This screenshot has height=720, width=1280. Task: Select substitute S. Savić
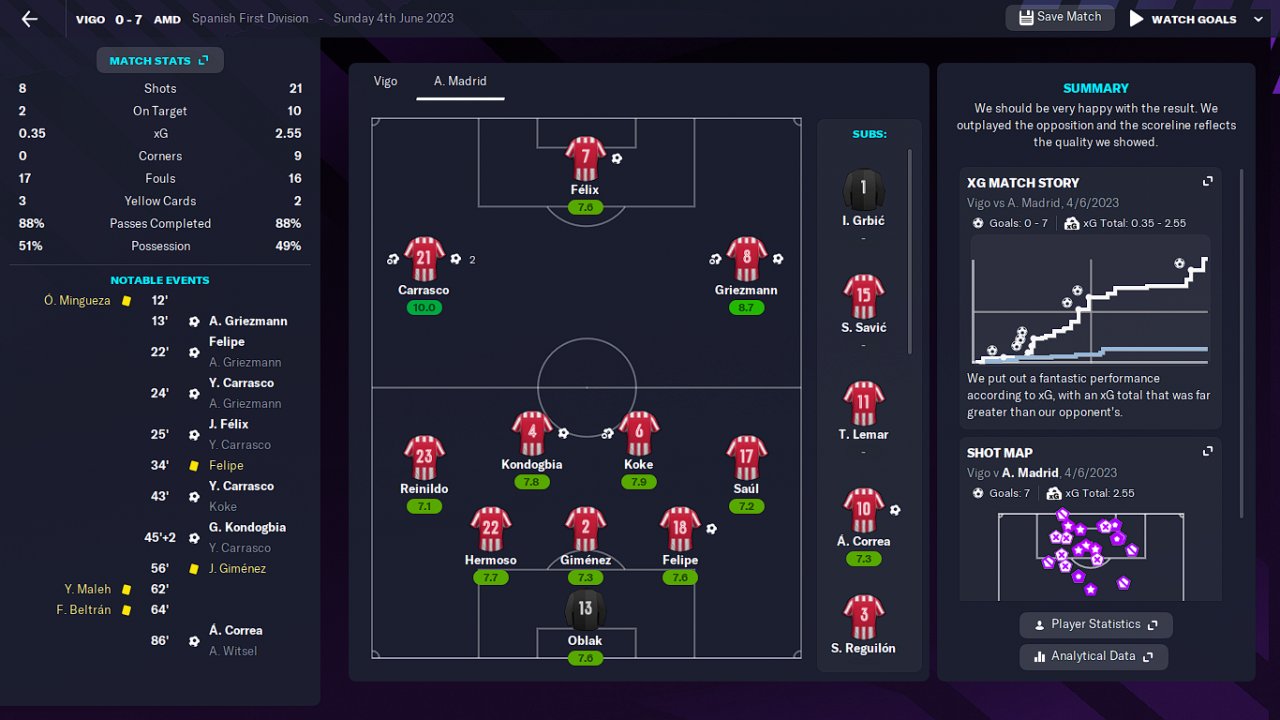[864, 297]
